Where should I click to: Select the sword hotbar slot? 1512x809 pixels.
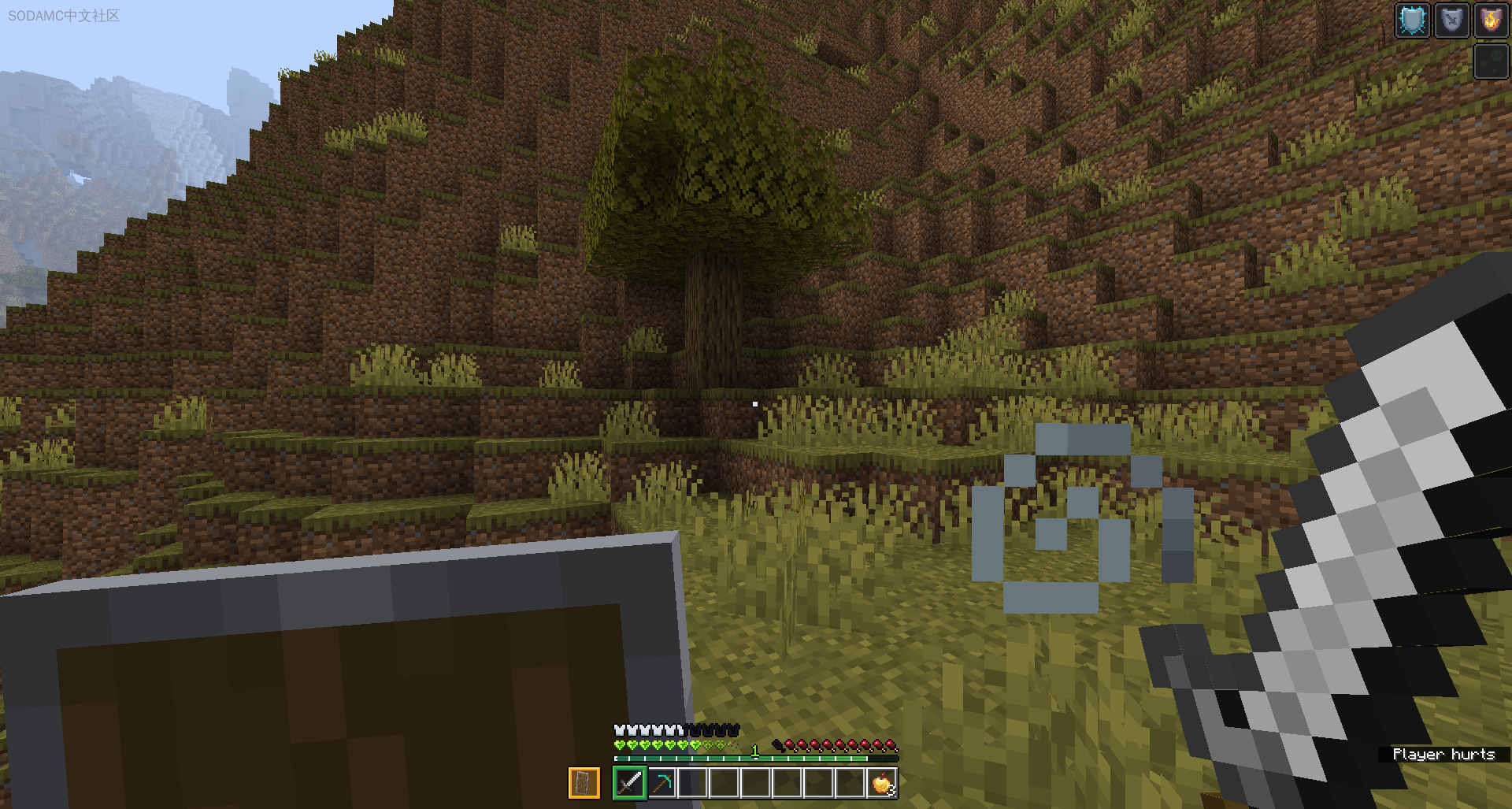[629, 783]
